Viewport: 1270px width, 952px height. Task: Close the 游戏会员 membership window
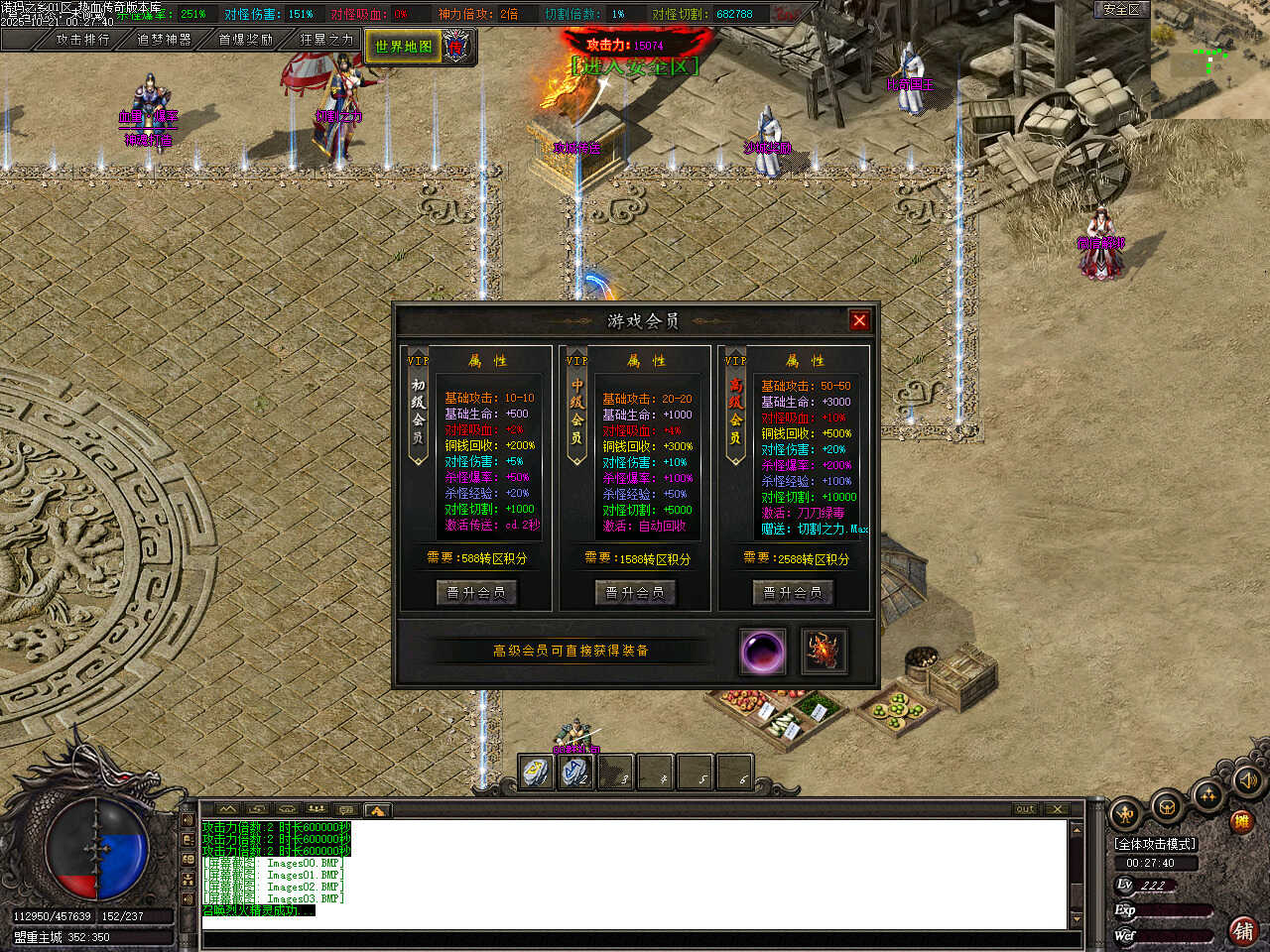point(859,320)
